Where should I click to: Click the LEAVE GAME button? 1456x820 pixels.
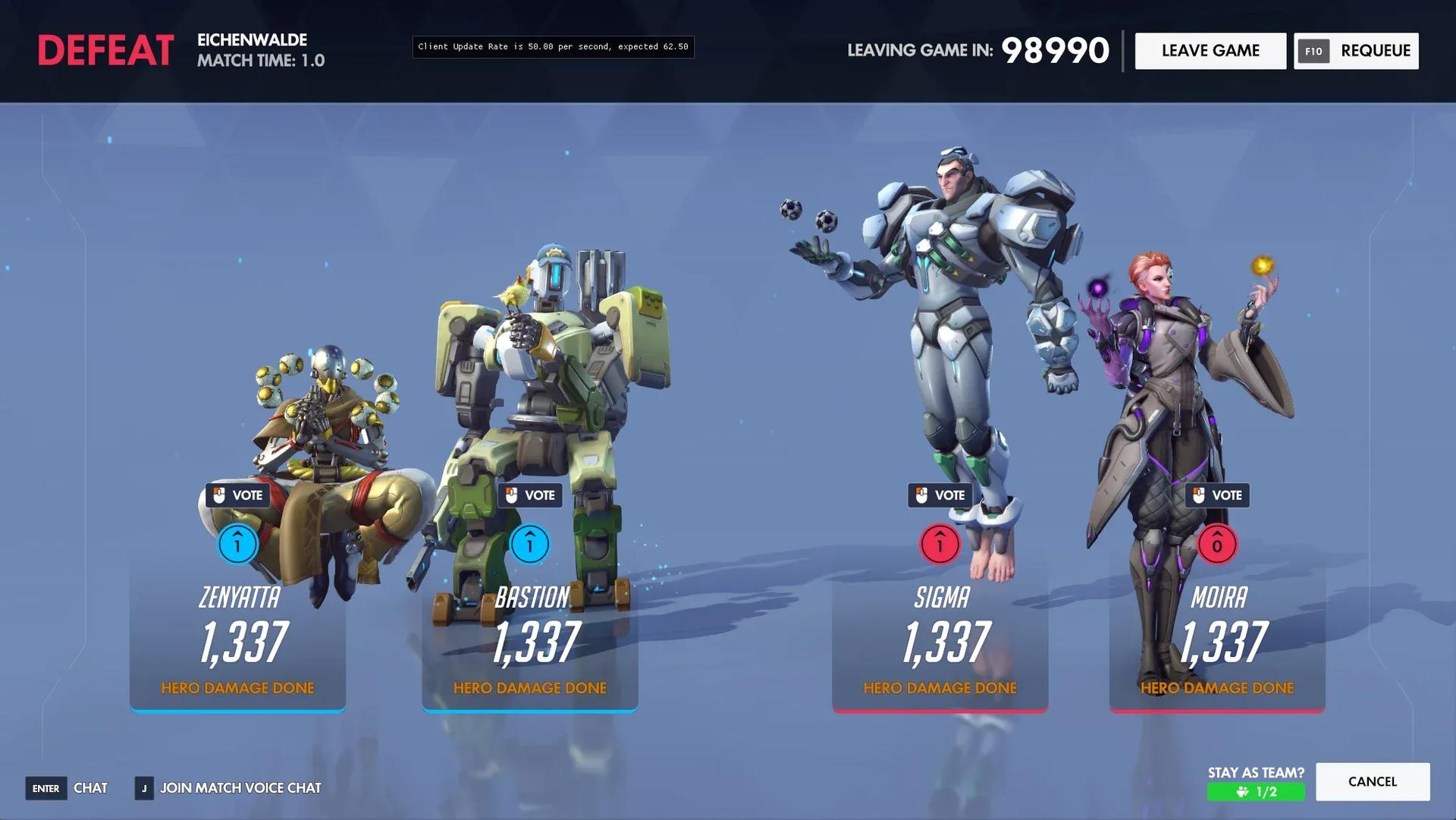1210,51
